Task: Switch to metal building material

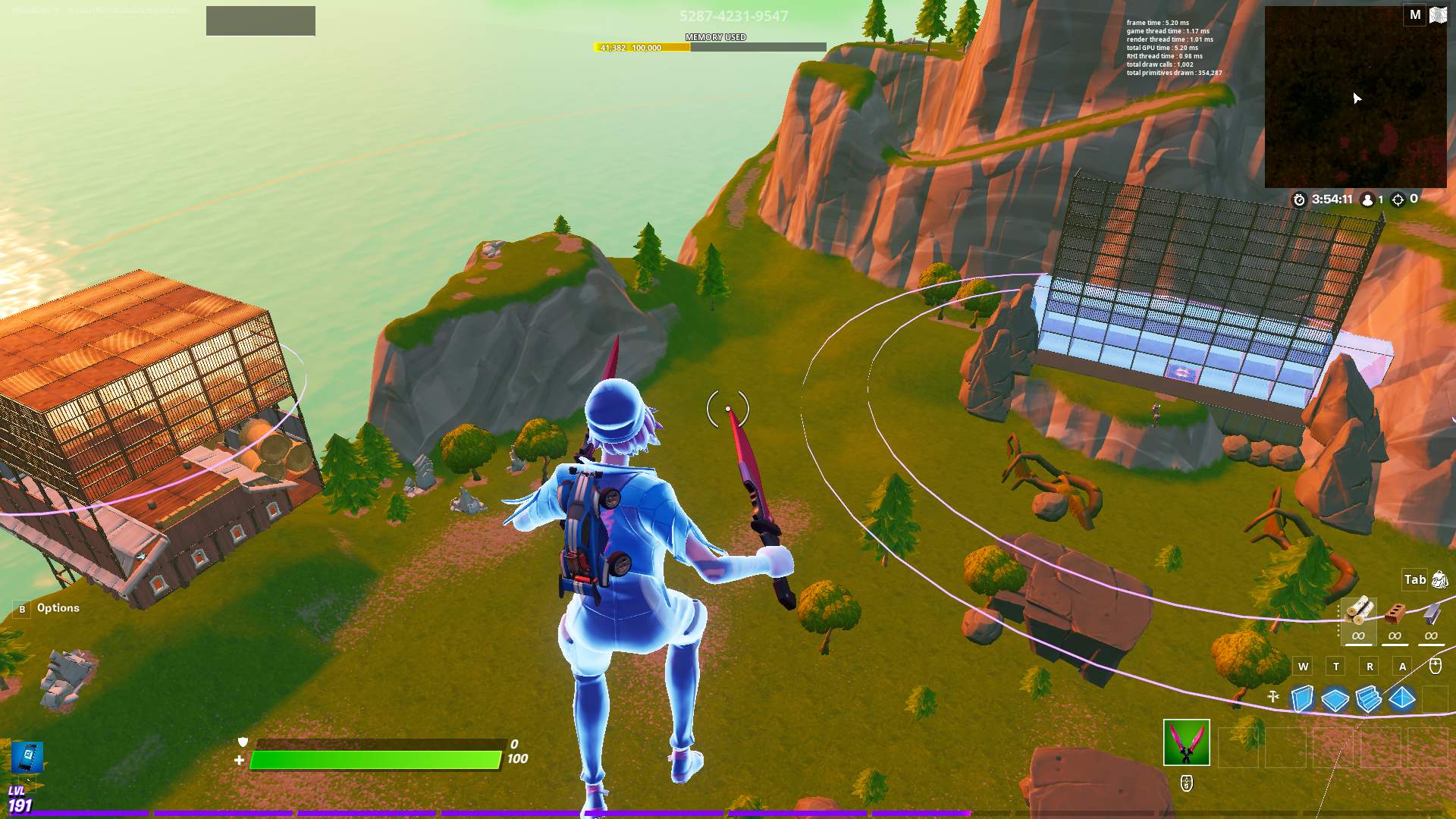Action: [x=1431, y=613]
